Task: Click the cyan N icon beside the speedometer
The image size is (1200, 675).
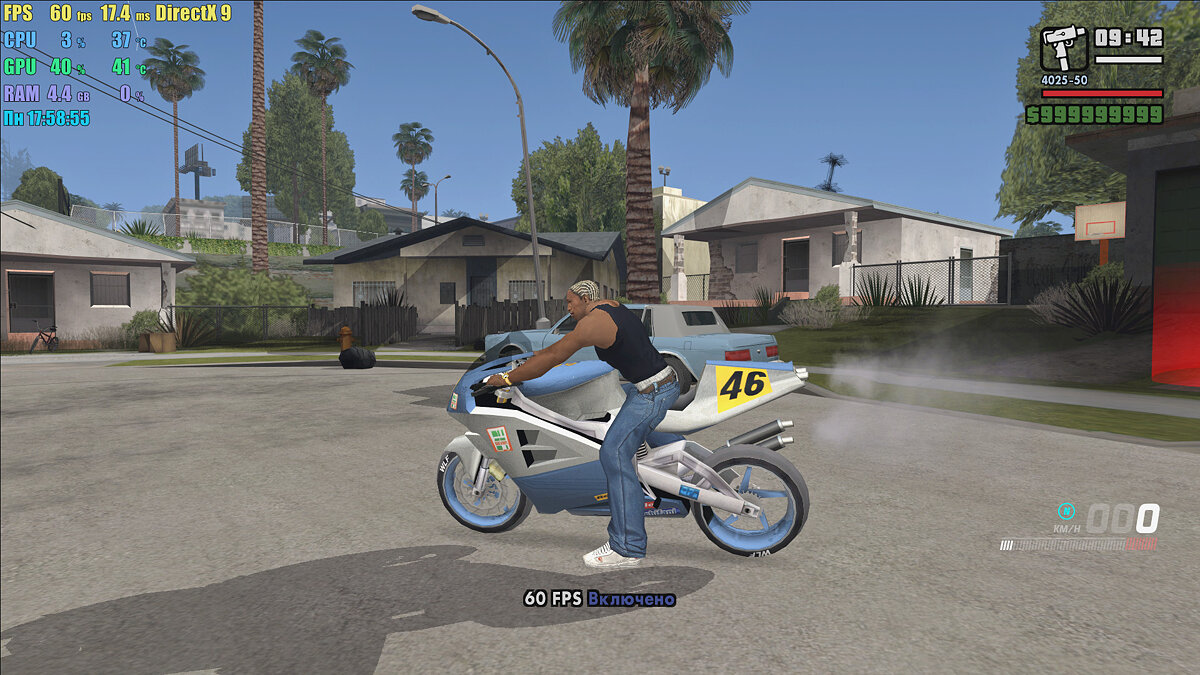Action: (x=1067, y=509)
